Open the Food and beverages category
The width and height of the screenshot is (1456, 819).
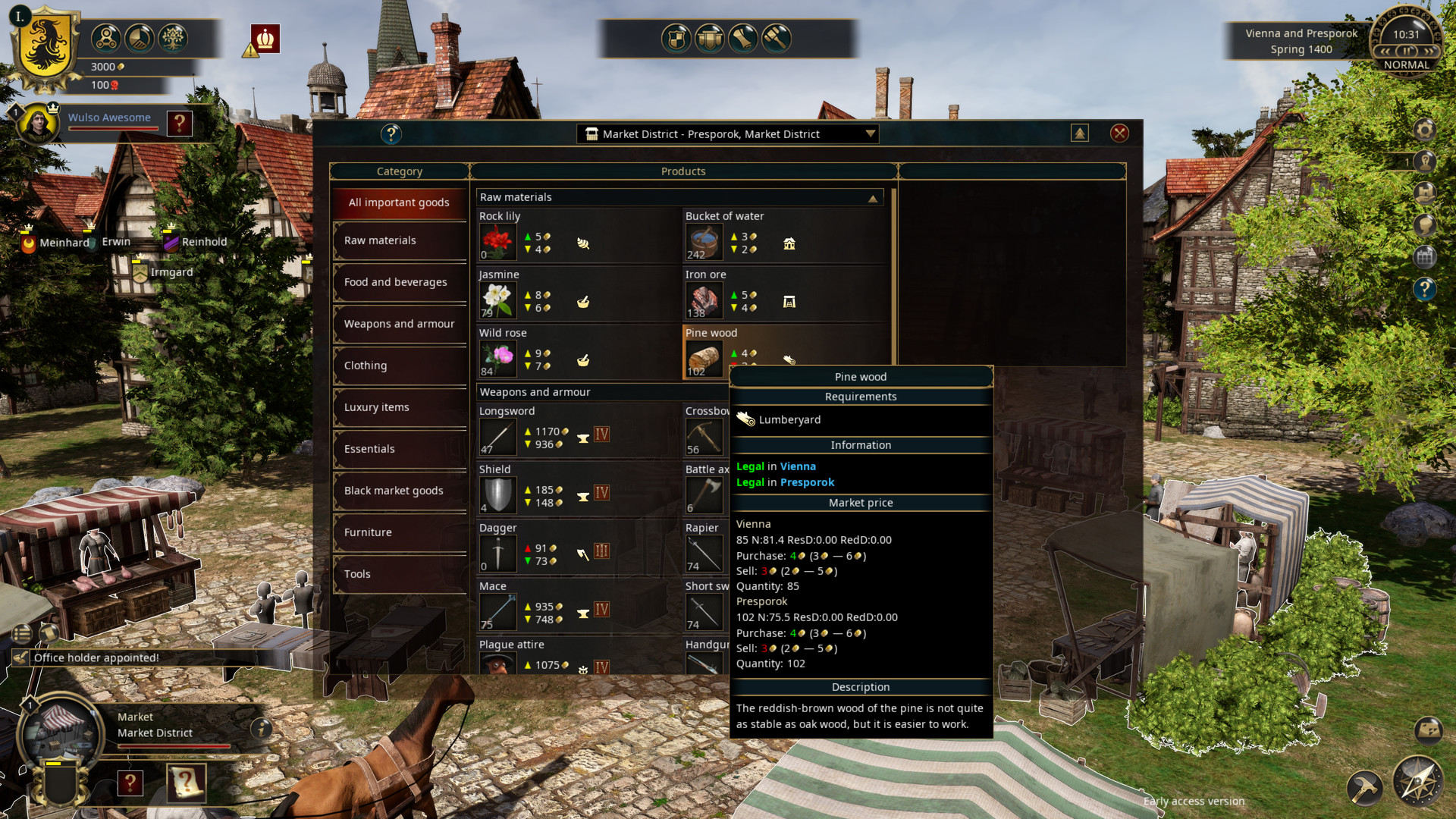tap(399, 282)
